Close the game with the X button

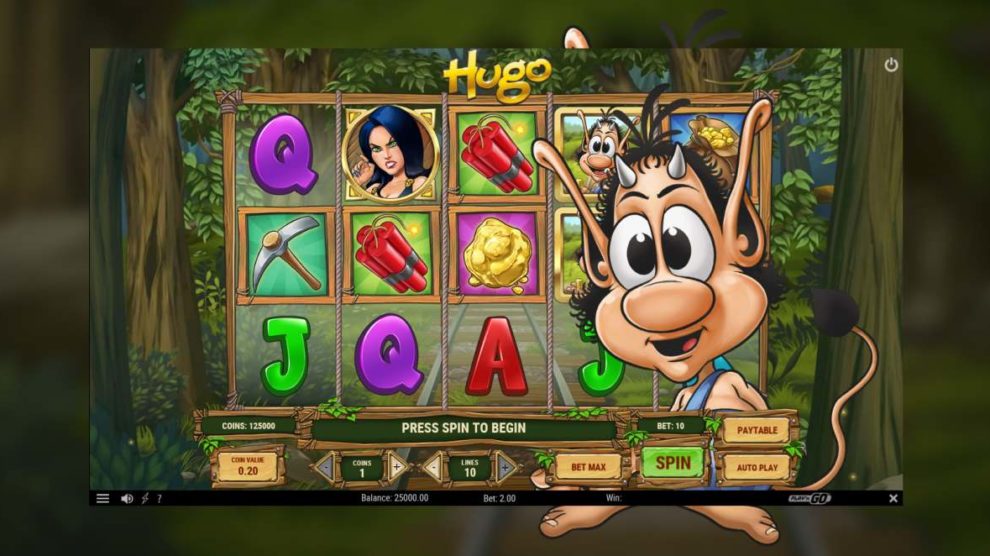pyautogui.click(x=893, y=498)
